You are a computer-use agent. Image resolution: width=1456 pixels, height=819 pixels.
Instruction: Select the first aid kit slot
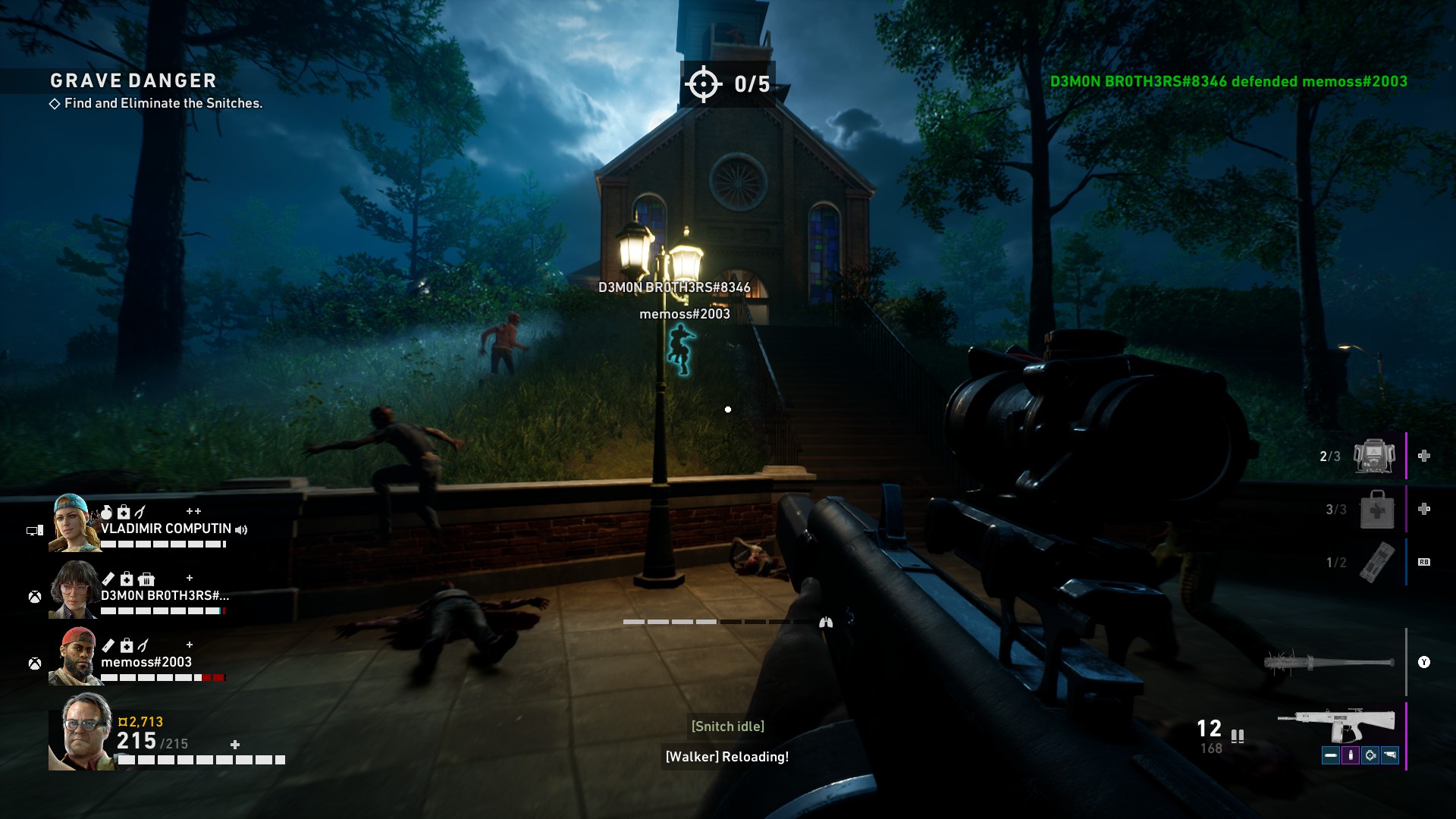tap(1376, 509)
